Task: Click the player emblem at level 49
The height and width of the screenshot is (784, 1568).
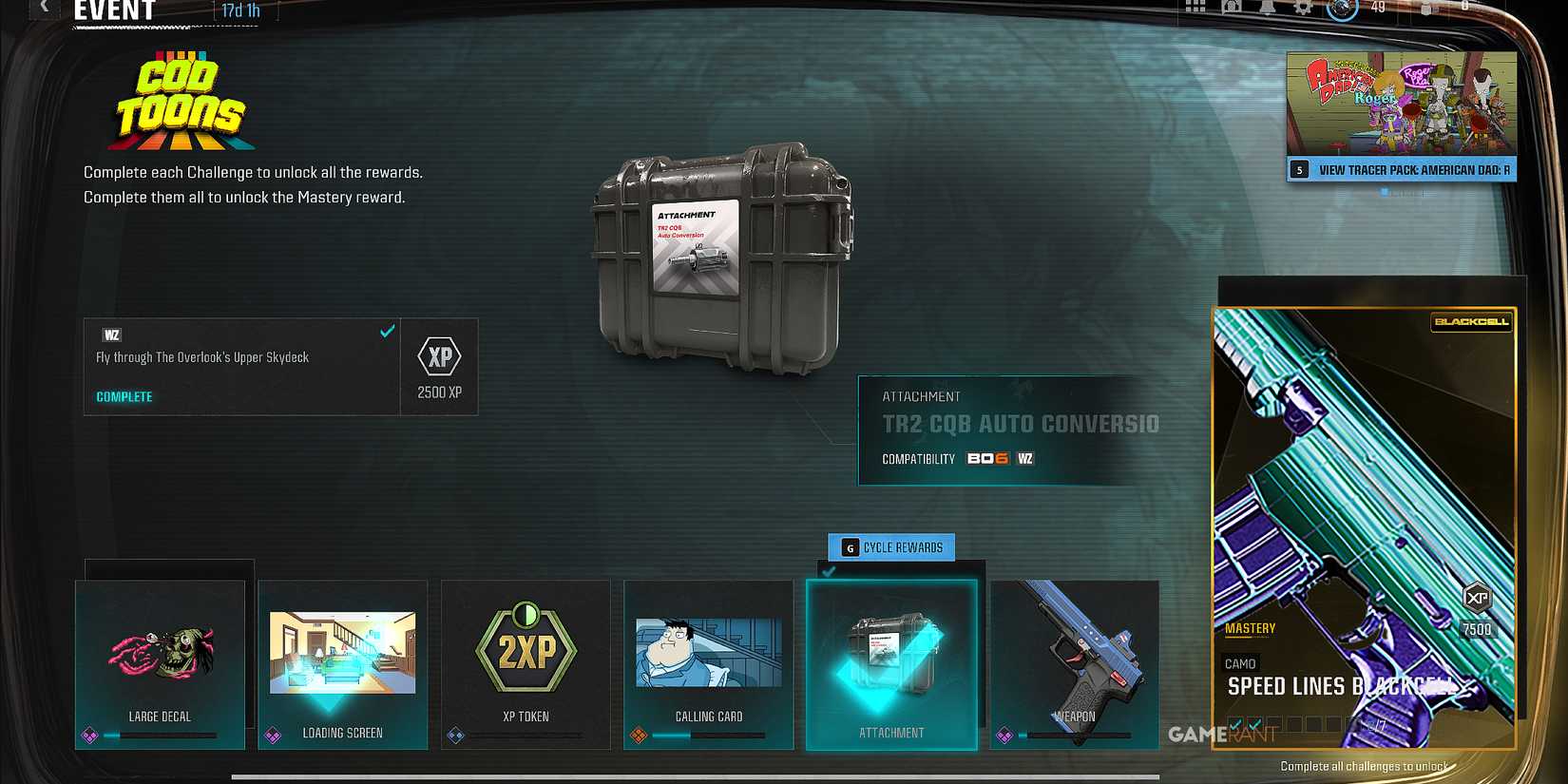Action: click(x=1342, y=10)
